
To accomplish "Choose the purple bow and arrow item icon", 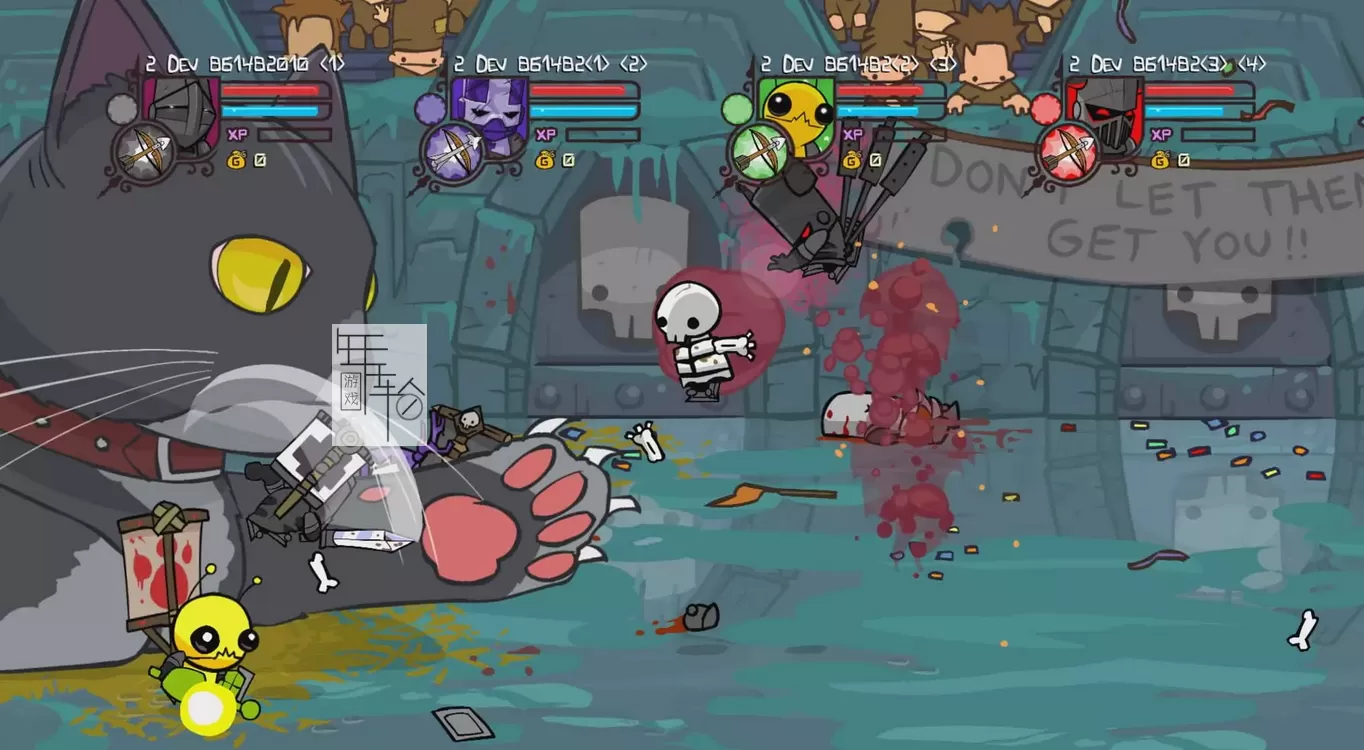I will coord(451,151).
